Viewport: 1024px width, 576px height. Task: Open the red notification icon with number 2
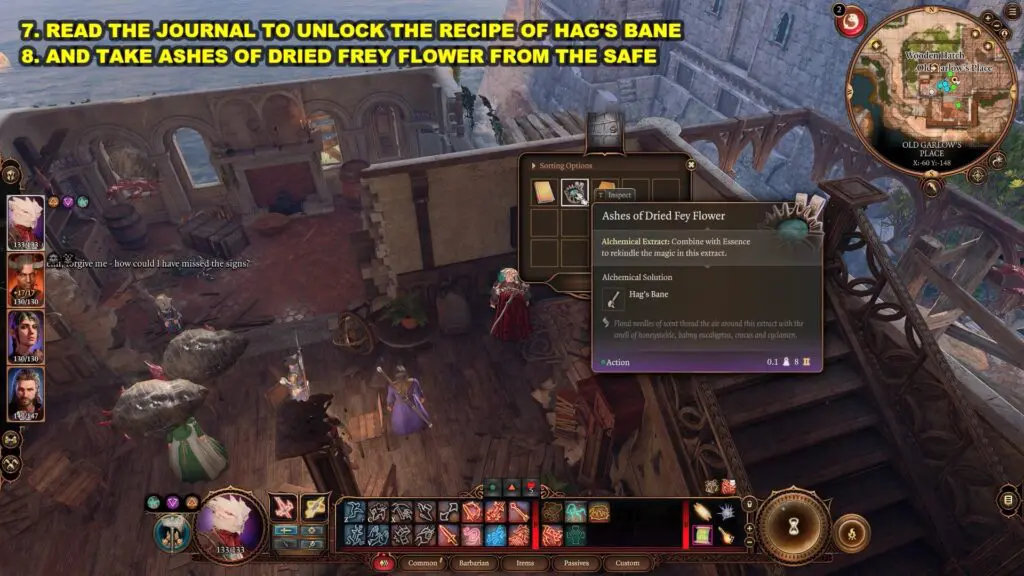(x=851, y=21)
